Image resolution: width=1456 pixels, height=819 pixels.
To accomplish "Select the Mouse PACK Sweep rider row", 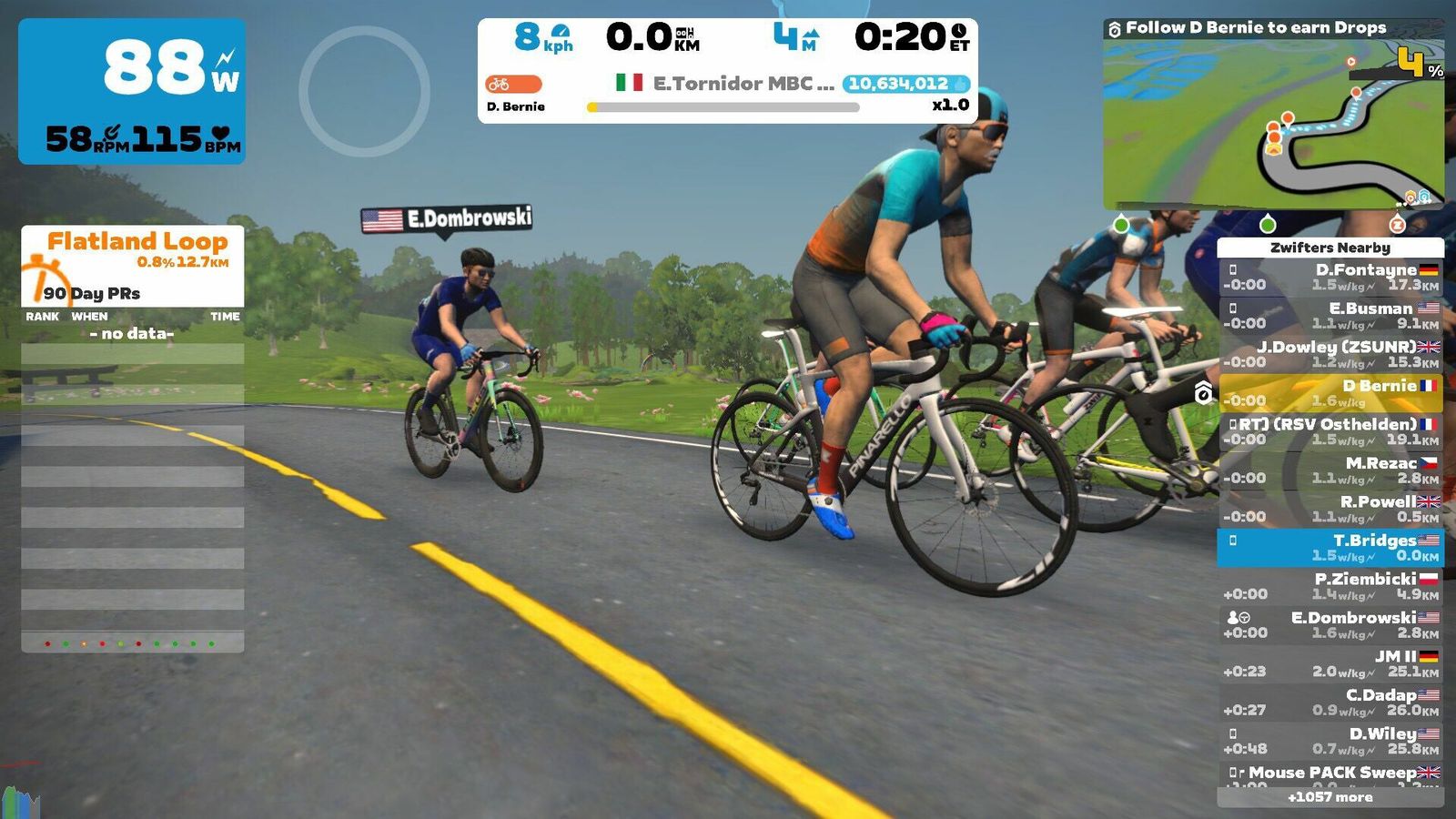I will 1330,774.
